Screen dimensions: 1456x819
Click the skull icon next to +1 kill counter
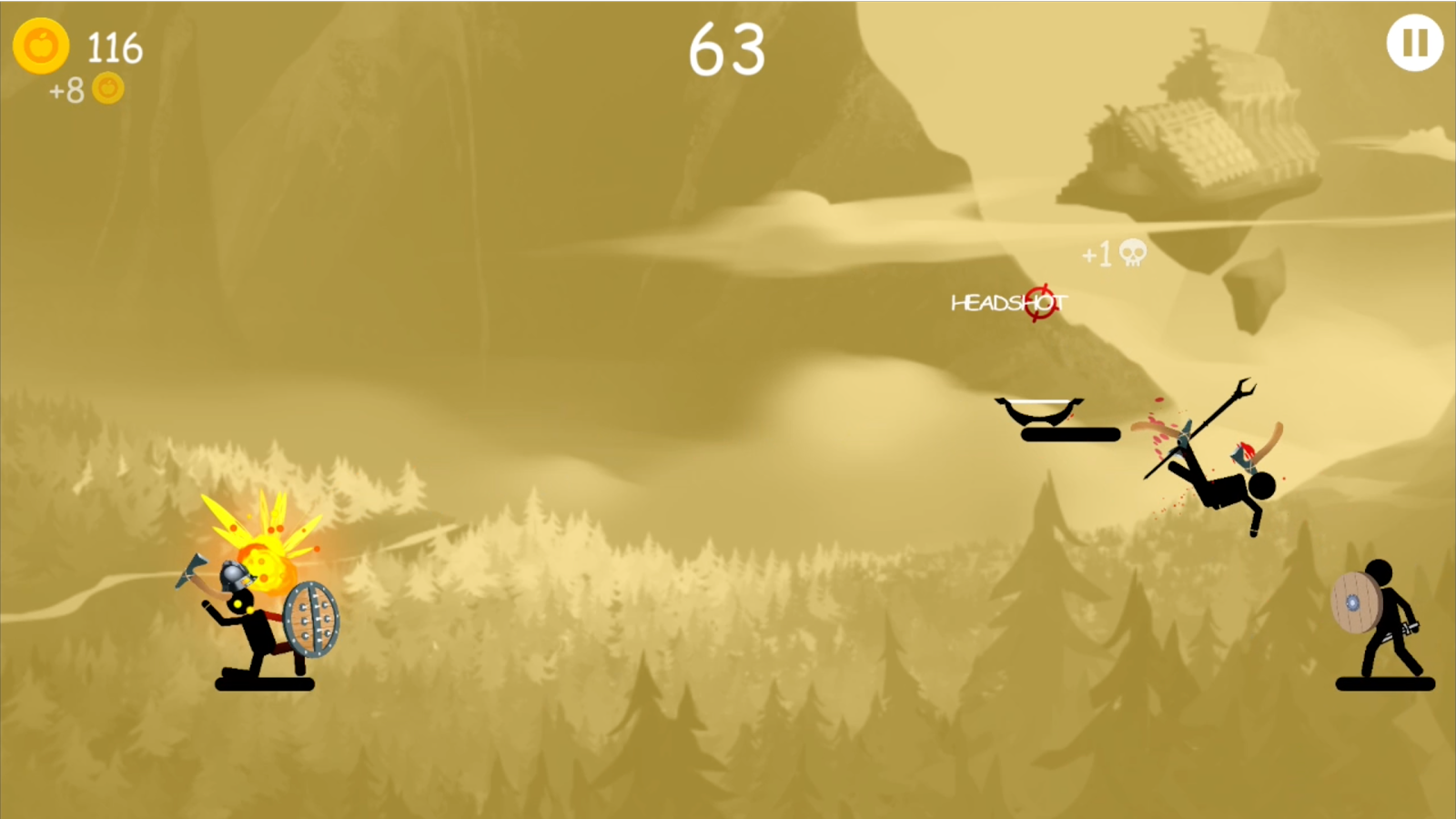pyautogui.click(x=1131, y=254)
